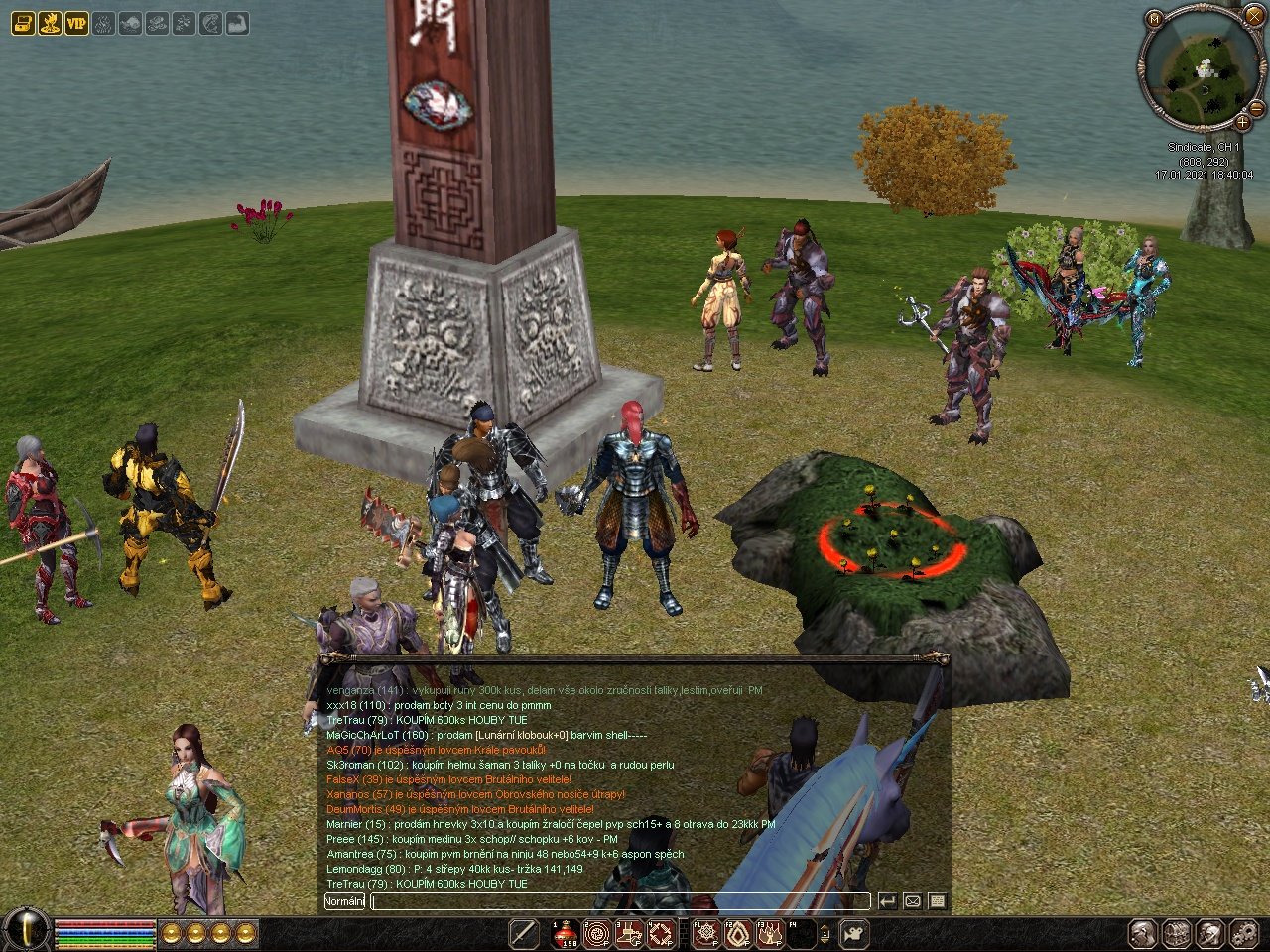
Task: Activate the spiral skill in quickslot 2
Action: tap(597, 933)
